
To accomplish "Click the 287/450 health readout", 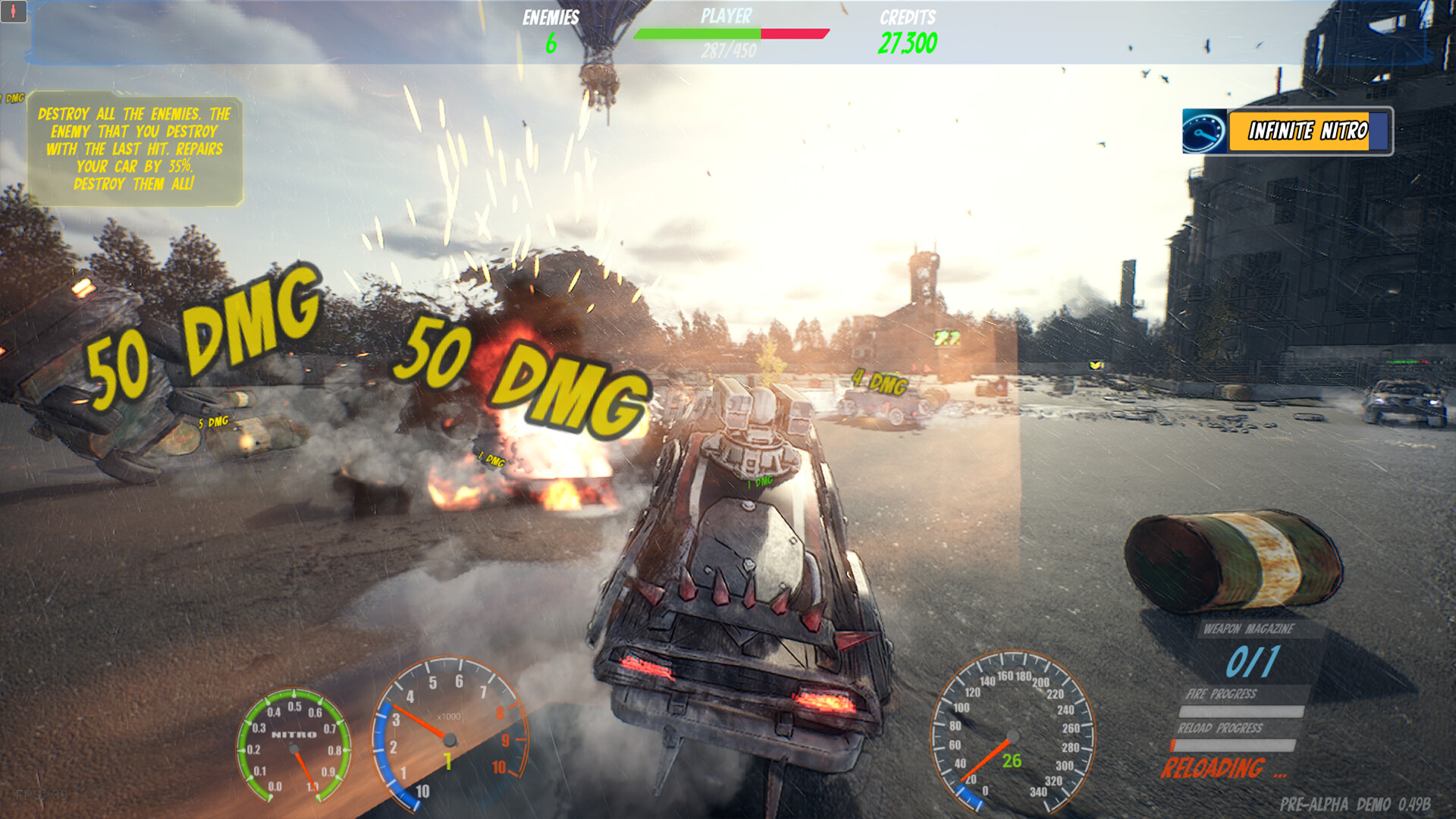I will [x=729, y=52].
